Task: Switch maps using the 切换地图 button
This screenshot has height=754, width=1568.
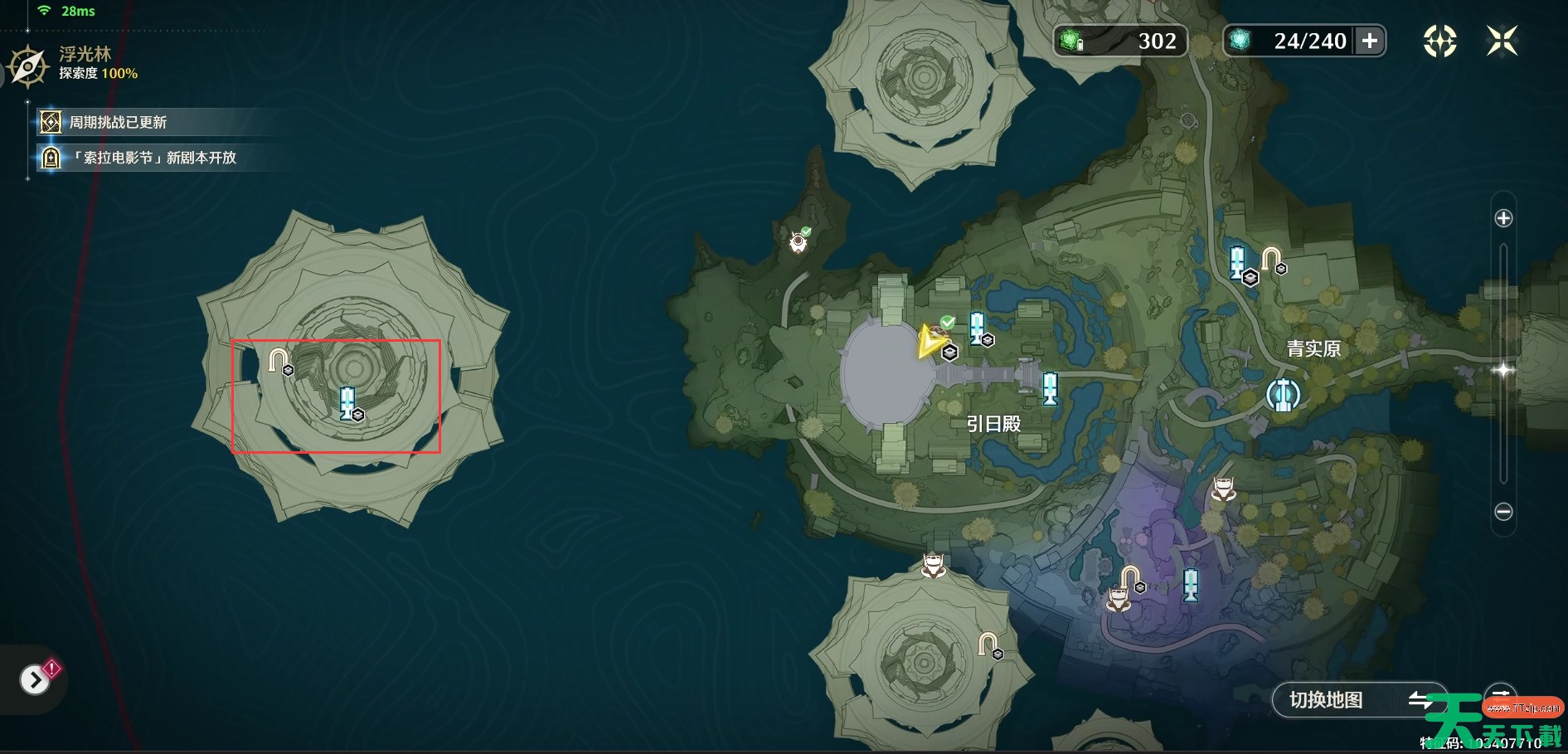Action: (1358, 700)
